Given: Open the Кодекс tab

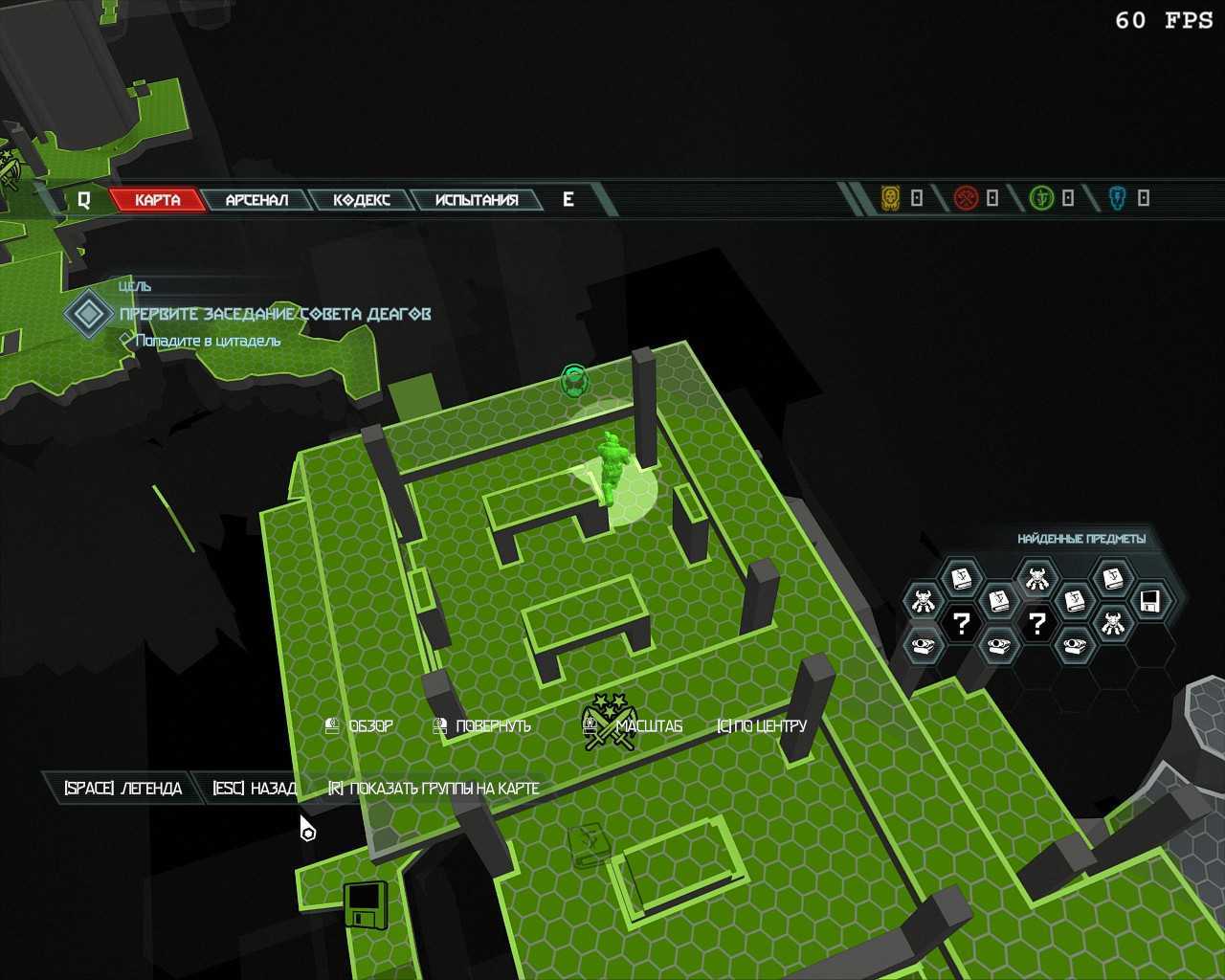Looking at the screenshot, I should pyautogui.click(x=362, y=200).
